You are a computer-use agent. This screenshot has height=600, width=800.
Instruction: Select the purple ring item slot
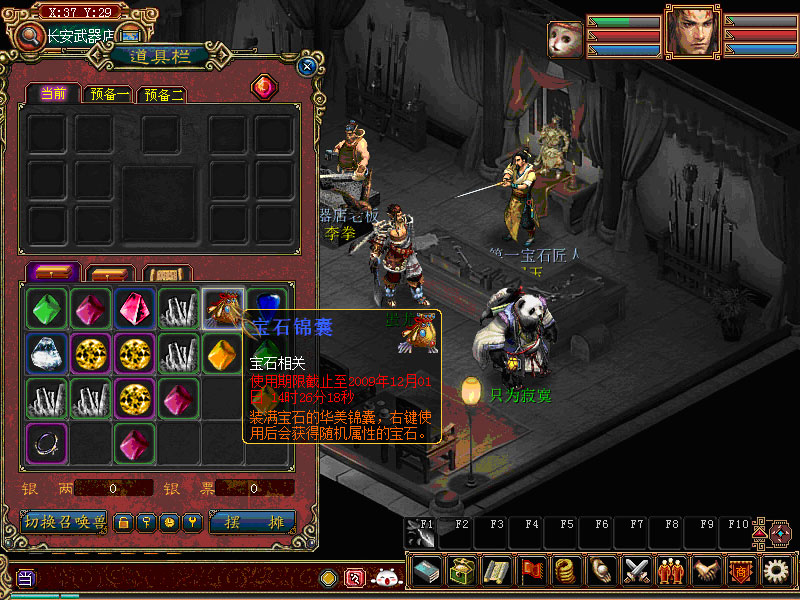(x=46, y=443)
